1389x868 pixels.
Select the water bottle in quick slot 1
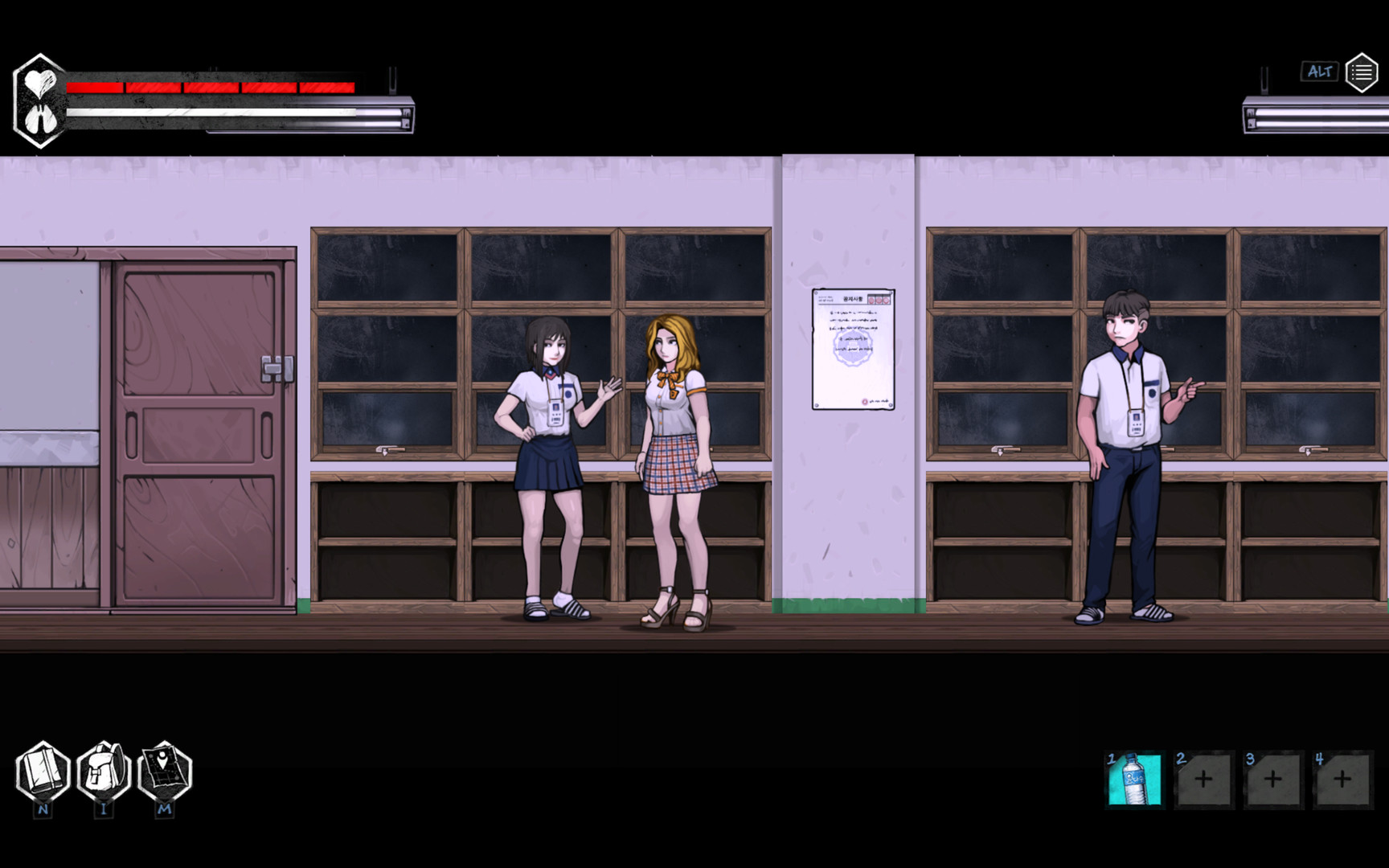(1135, 778)
